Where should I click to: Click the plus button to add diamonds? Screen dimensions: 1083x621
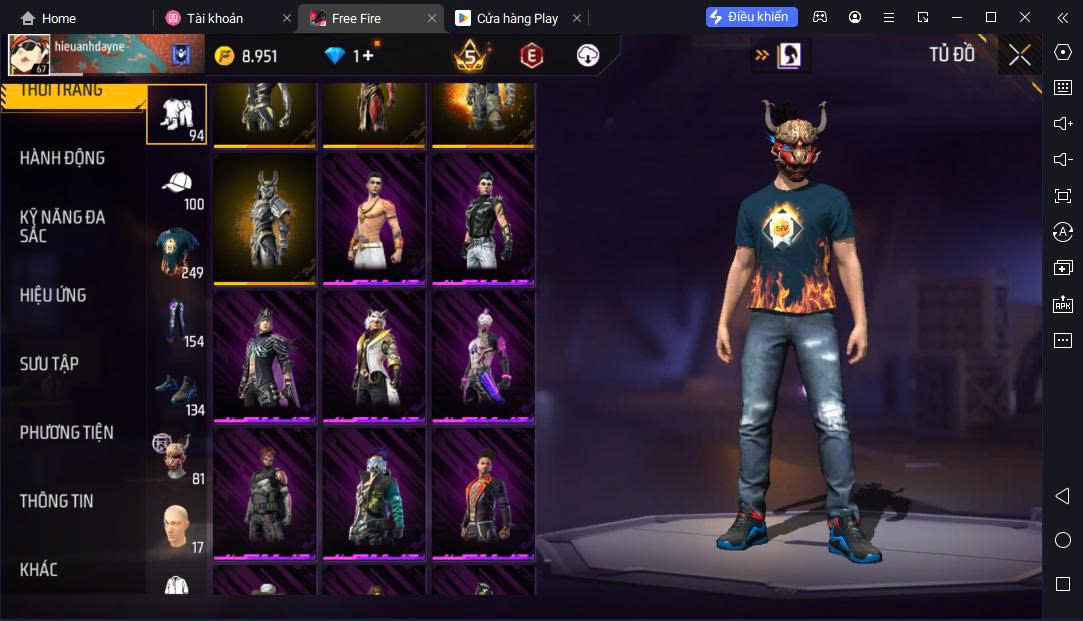(368, 56)
